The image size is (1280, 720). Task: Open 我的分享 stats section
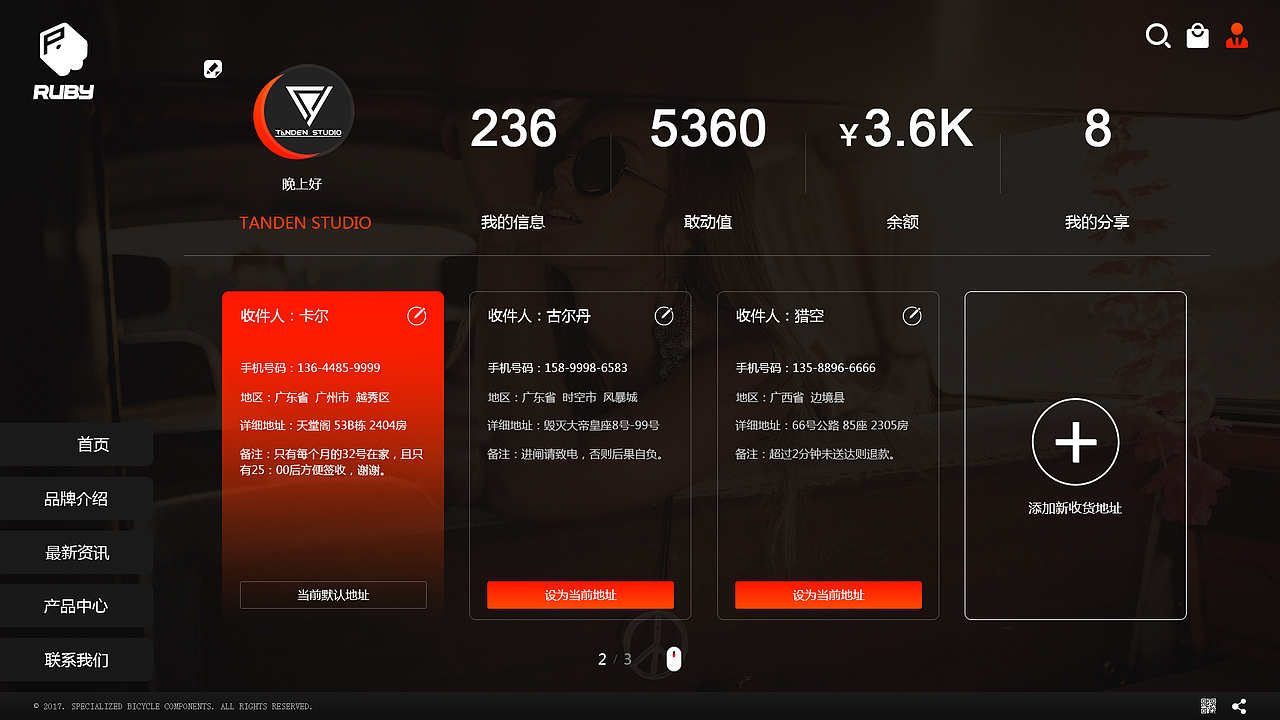1097,222
